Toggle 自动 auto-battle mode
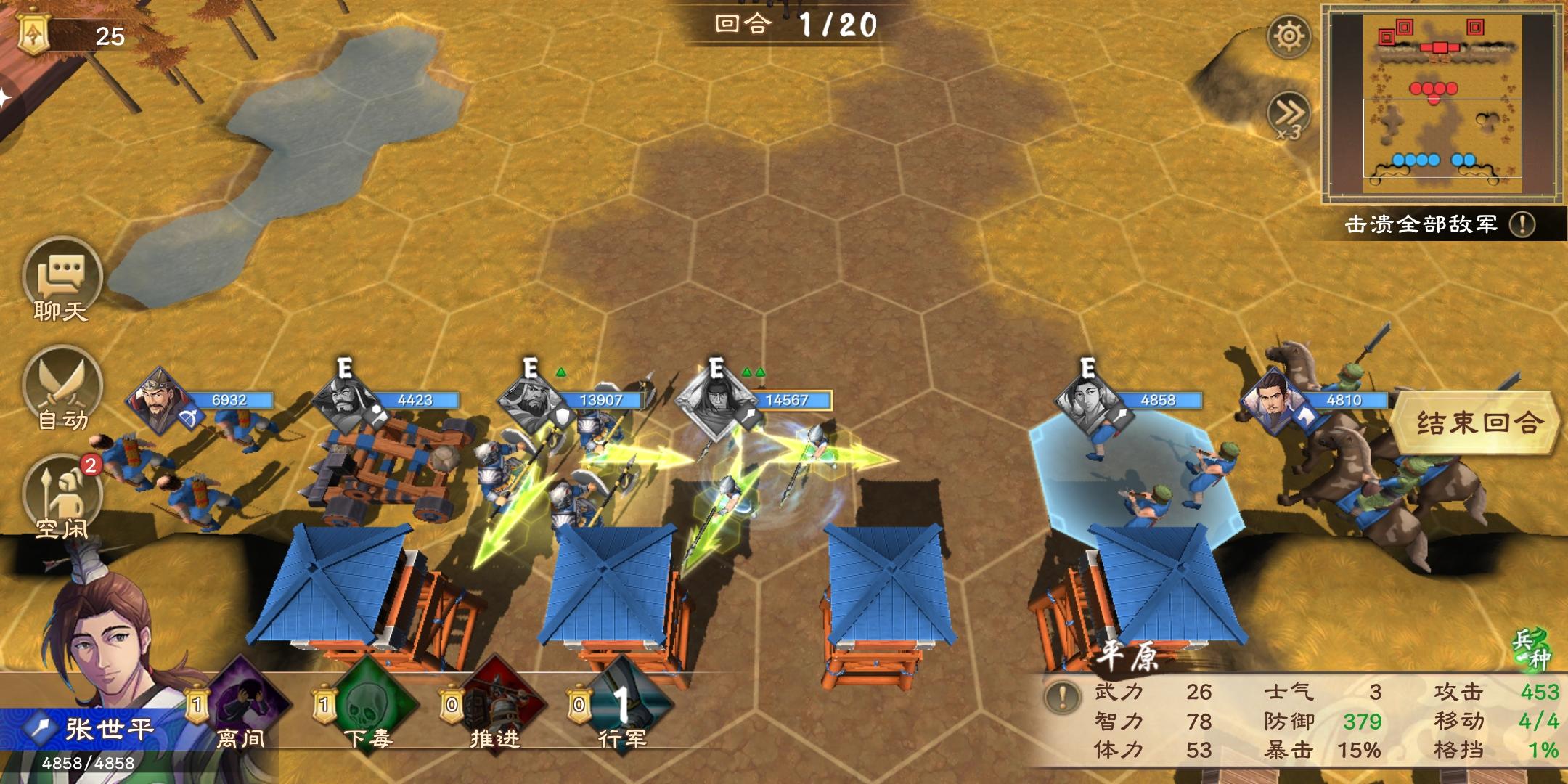 (62, 390)
